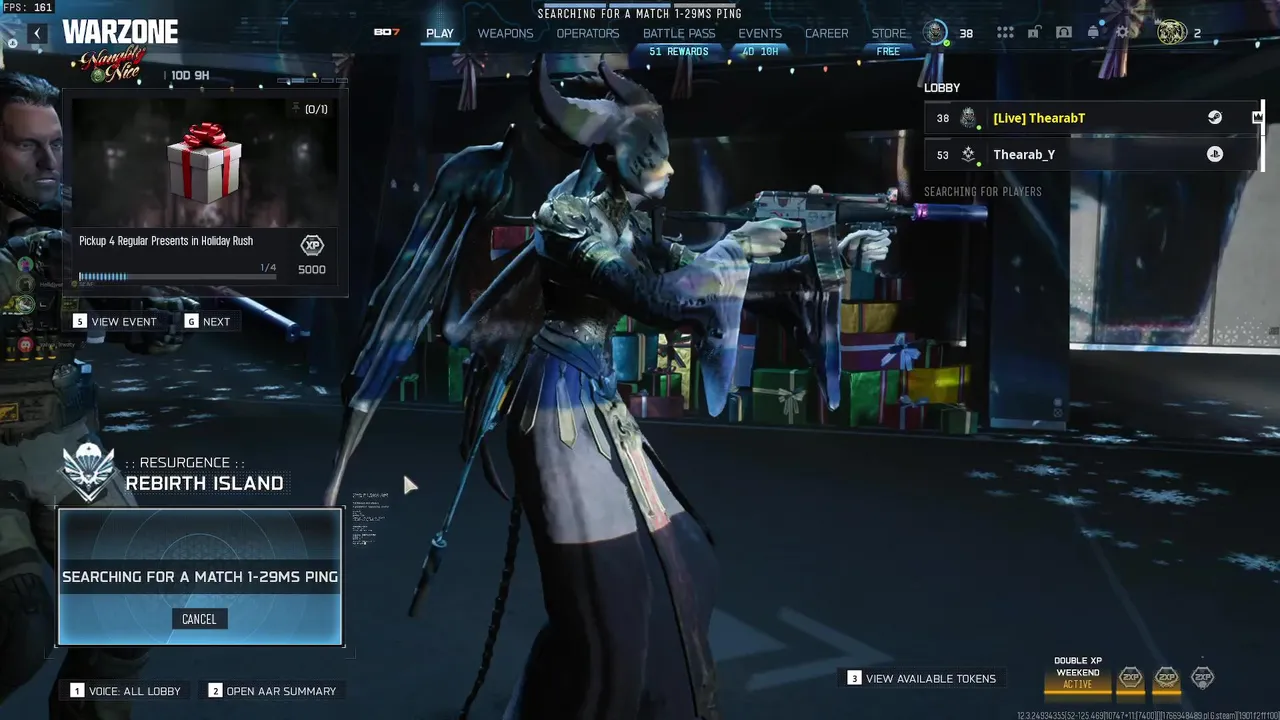1280x720 pixels.
Task: Select lobby player Thearab_Y
Action: [x=1024, y=155]
